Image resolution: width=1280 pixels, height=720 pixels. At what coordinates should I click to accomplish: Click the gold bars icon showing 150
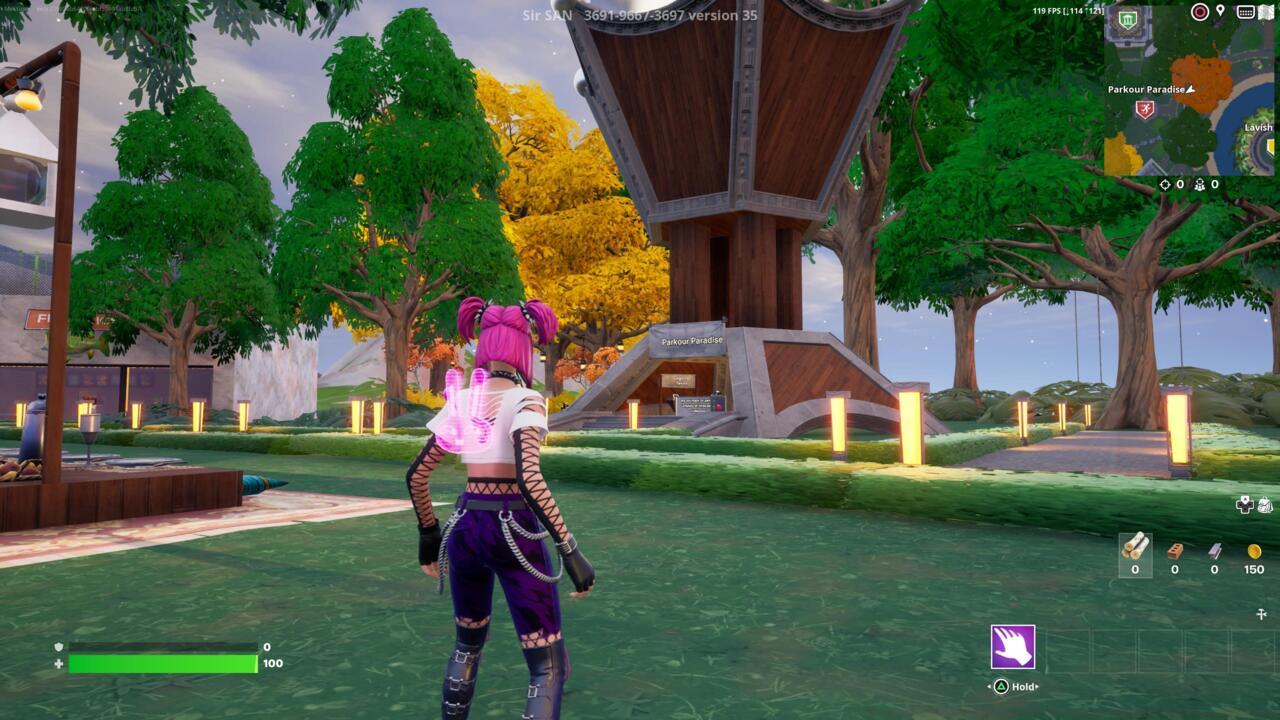(1254, 551)
